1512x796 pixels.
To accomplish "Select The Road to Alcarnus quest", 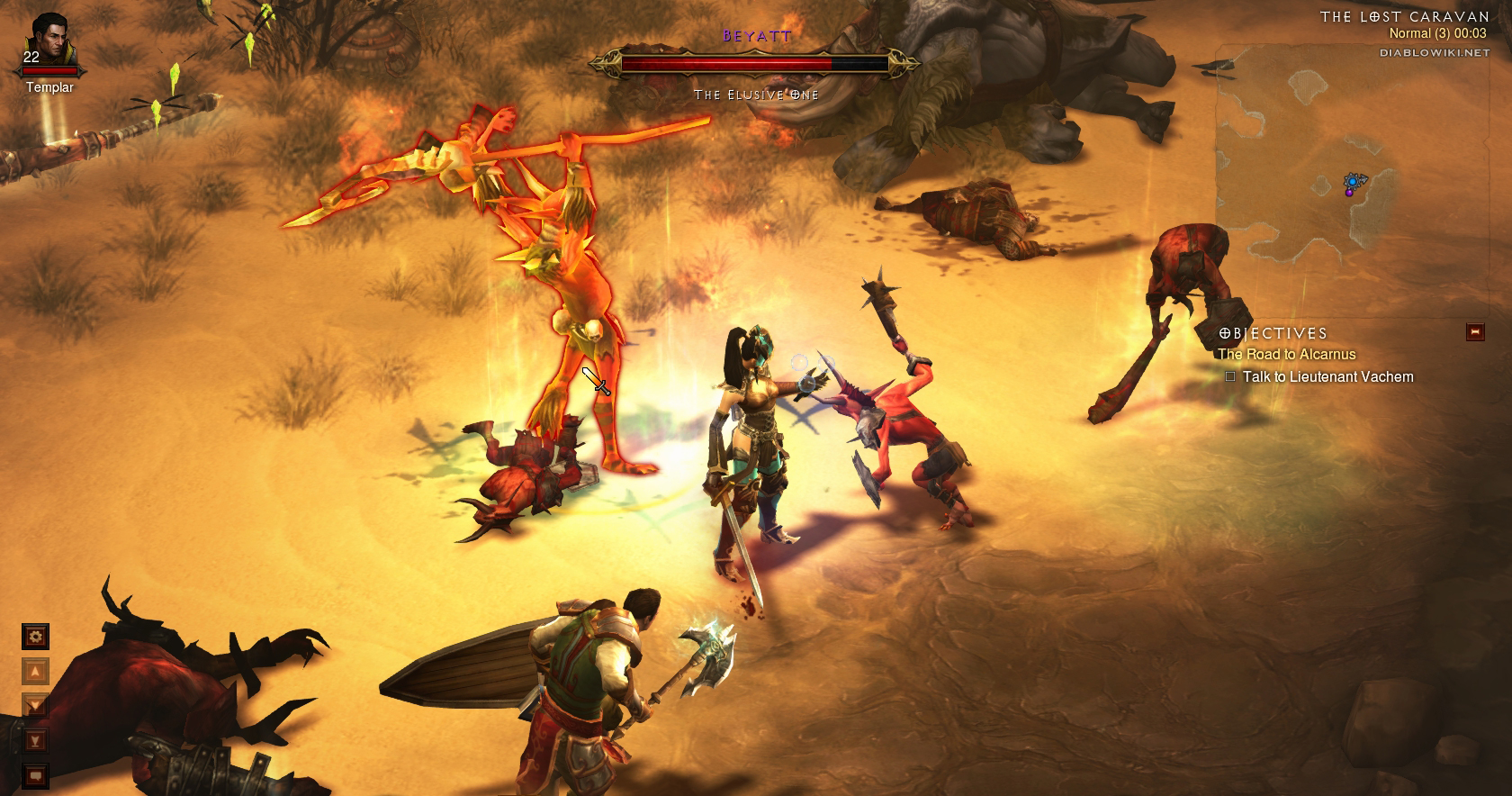I will pos(1286,355).
